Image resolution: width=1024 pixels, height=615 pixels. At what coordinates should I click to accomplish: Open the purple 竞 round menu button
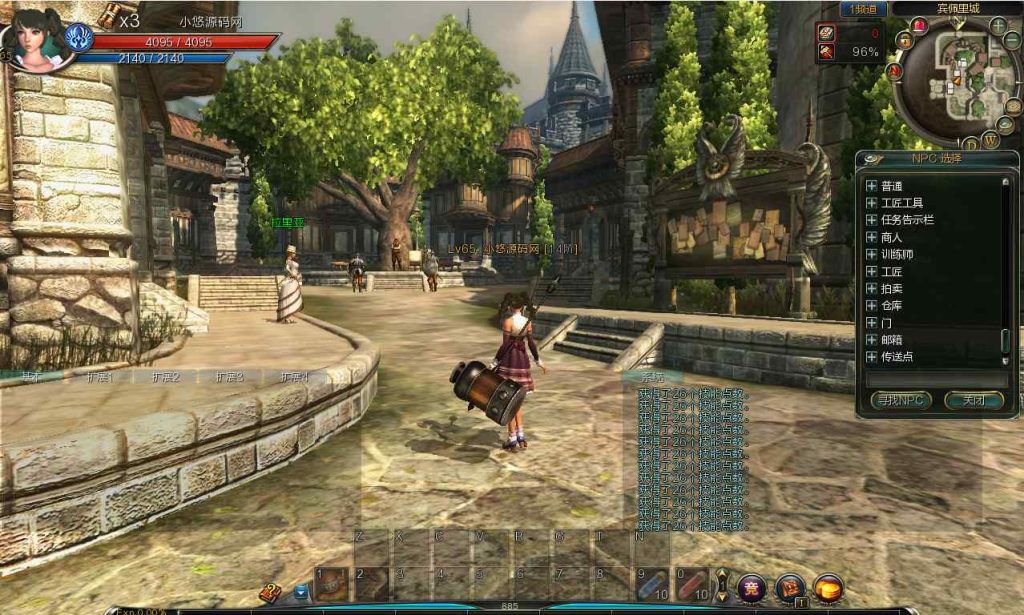click(x=752, y=588)
